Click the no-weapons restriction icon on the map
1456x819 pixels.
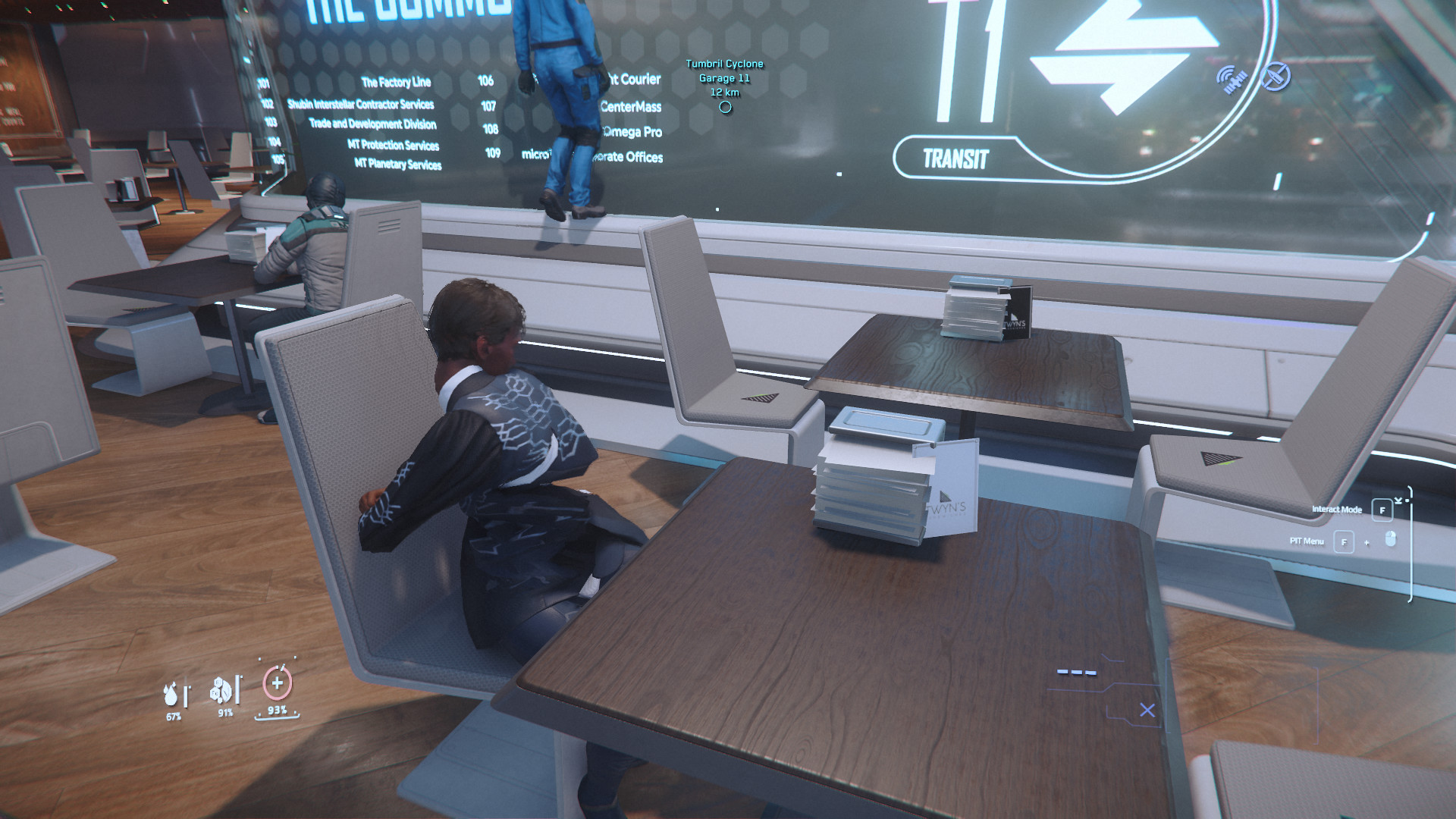tap(1276, 77)
